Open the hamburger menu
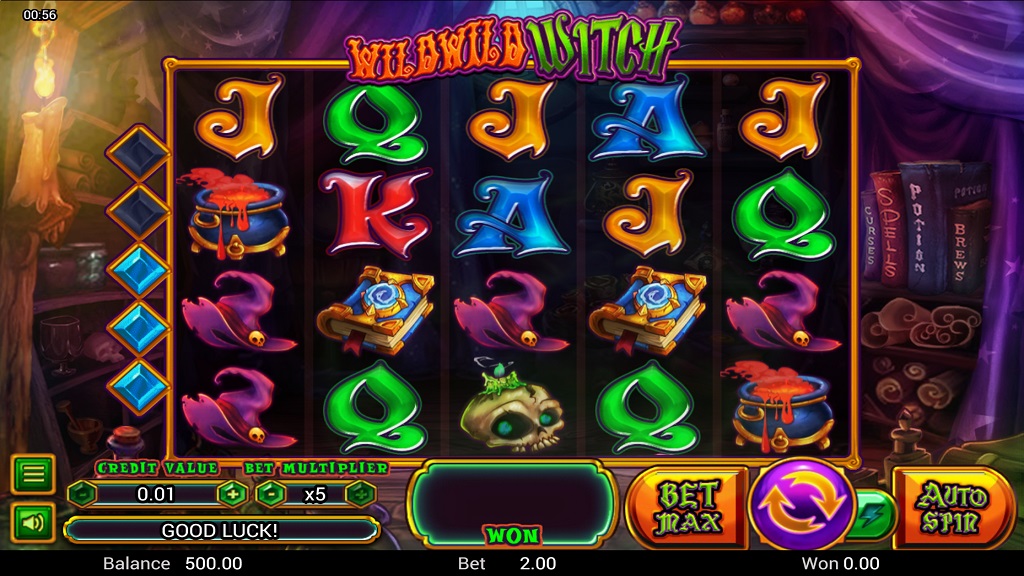 click(x=33, y=473)
